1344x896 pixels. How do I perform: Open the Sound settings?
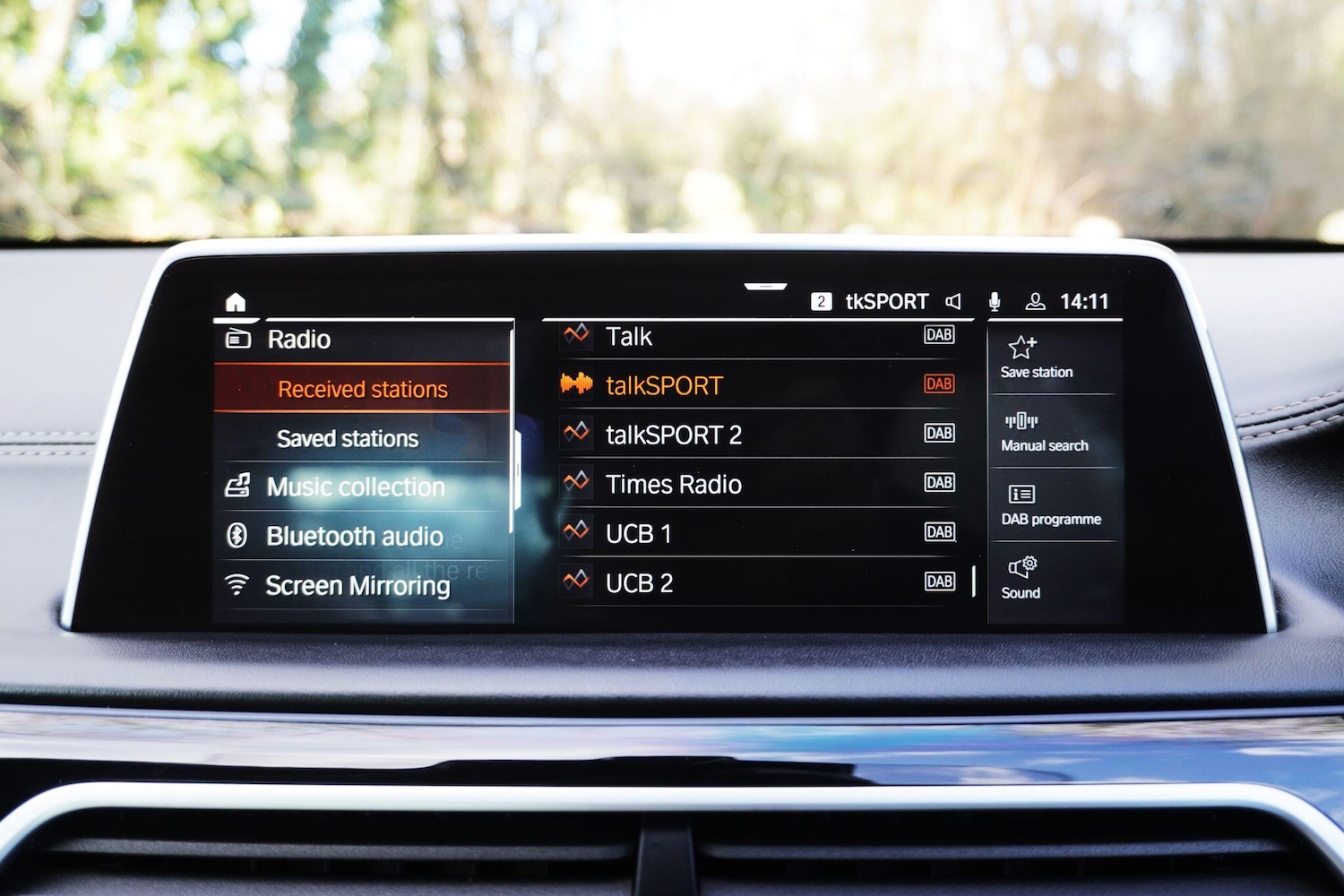tap(1021, 578)
